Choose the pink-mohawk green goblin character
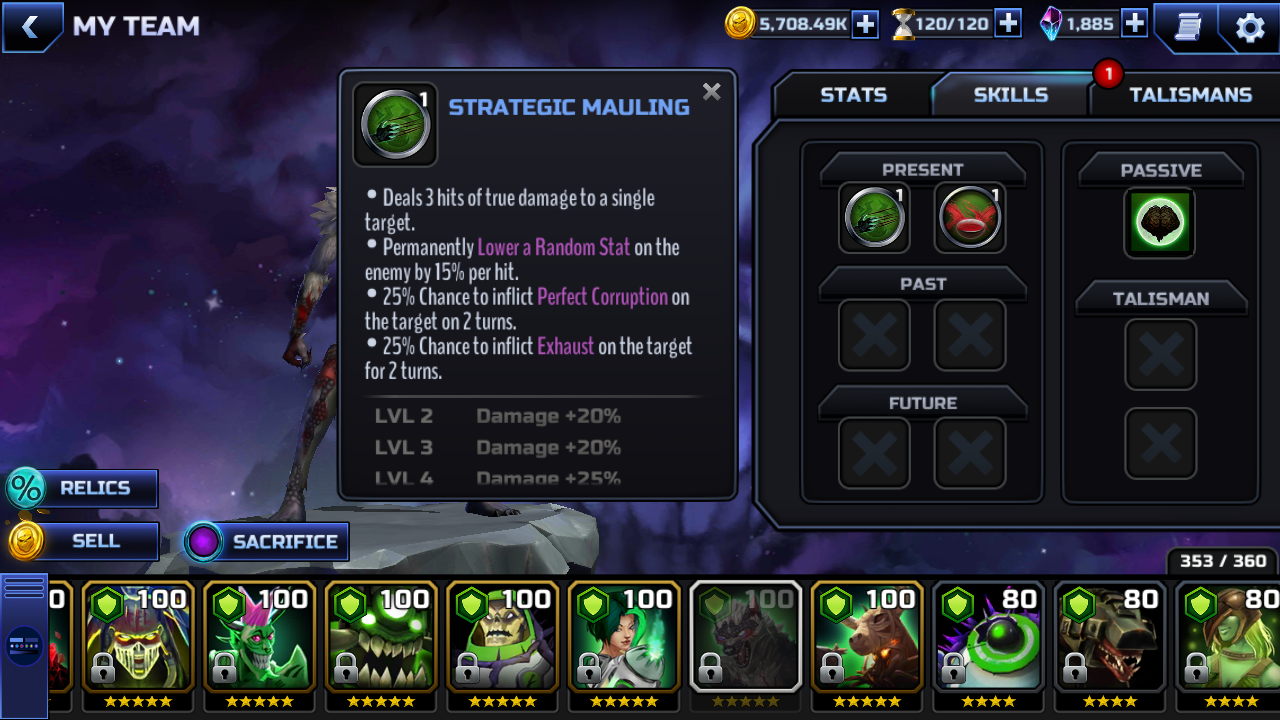This screenshot has width=1280, height=720. (259, 637)
